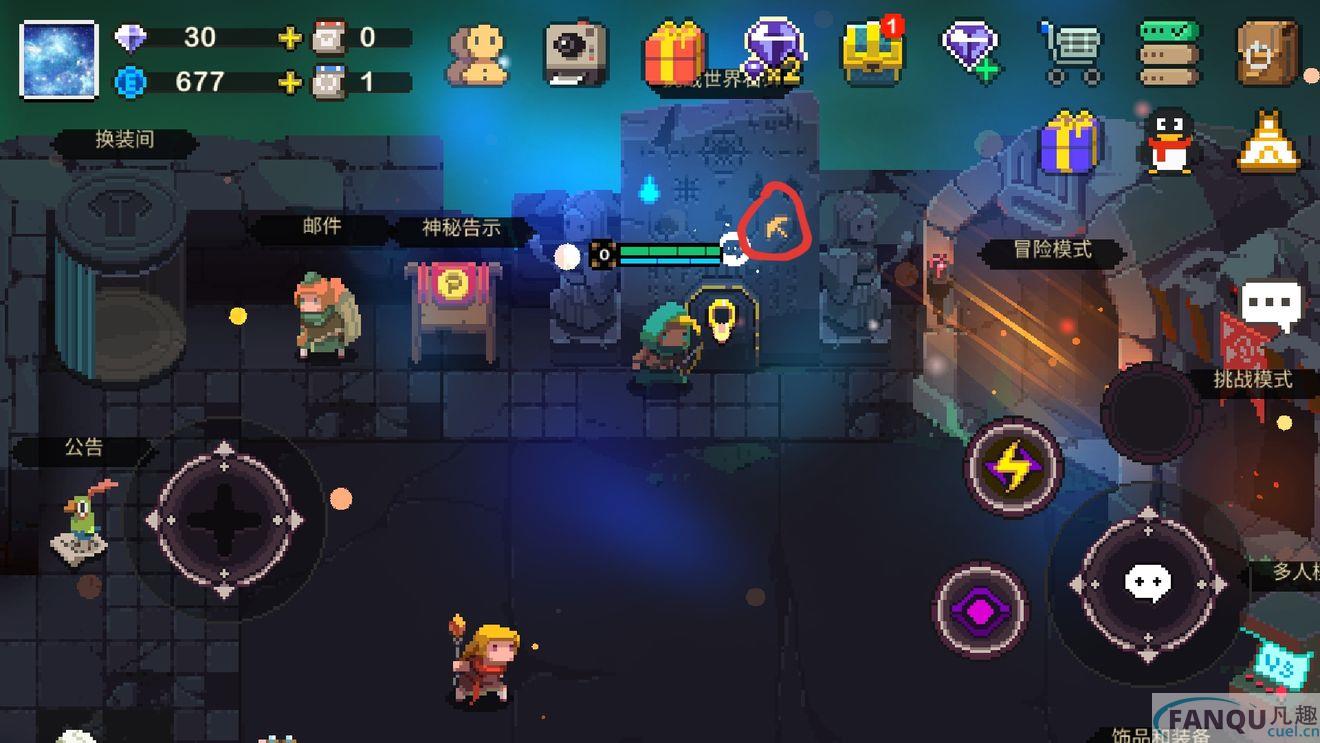
Task: Open the gingerbread figures icon
Action: pos(476,53)
